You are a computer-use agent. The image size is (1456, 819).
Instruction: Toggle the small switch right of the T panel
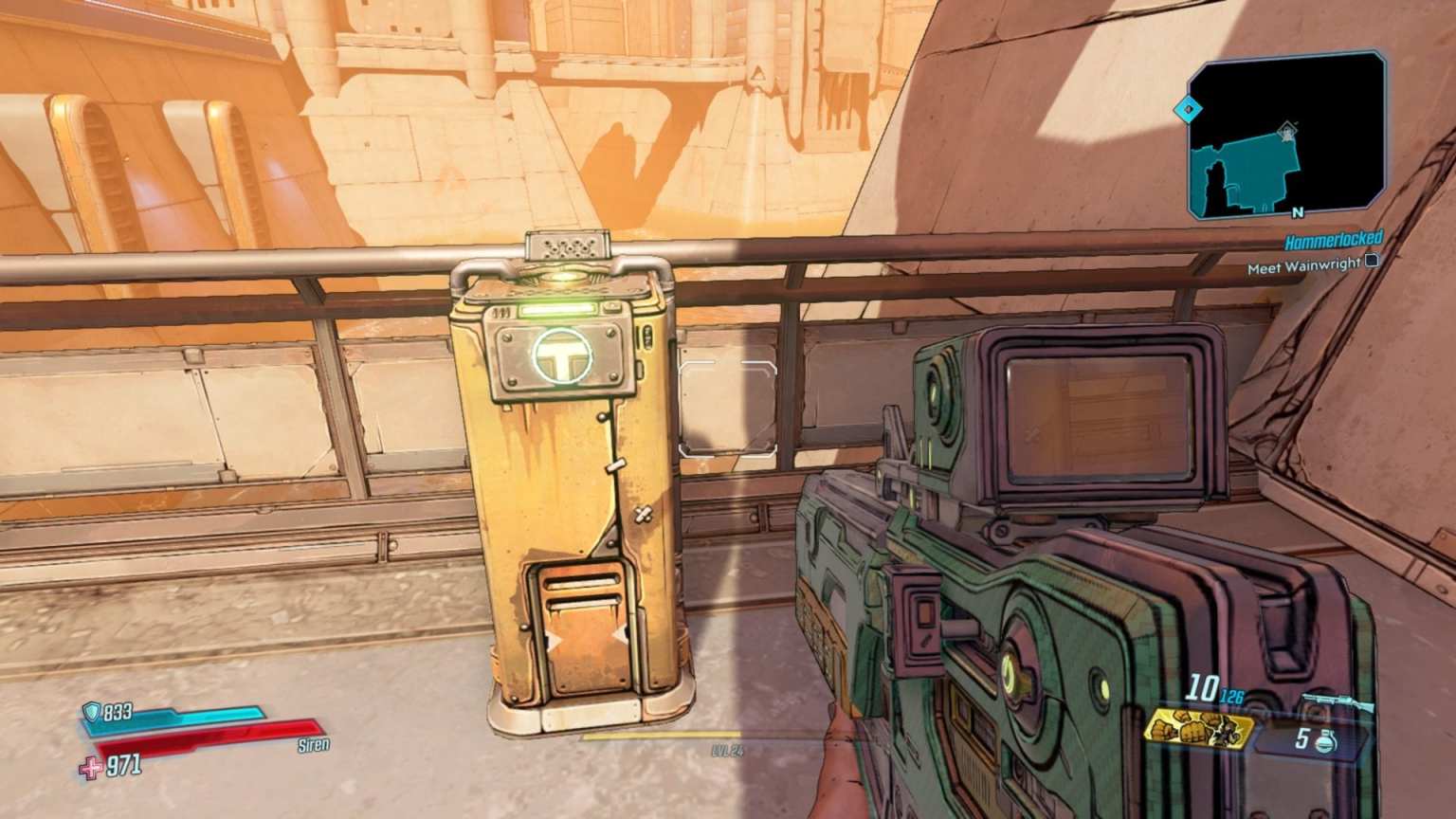[x=646, y=337]
